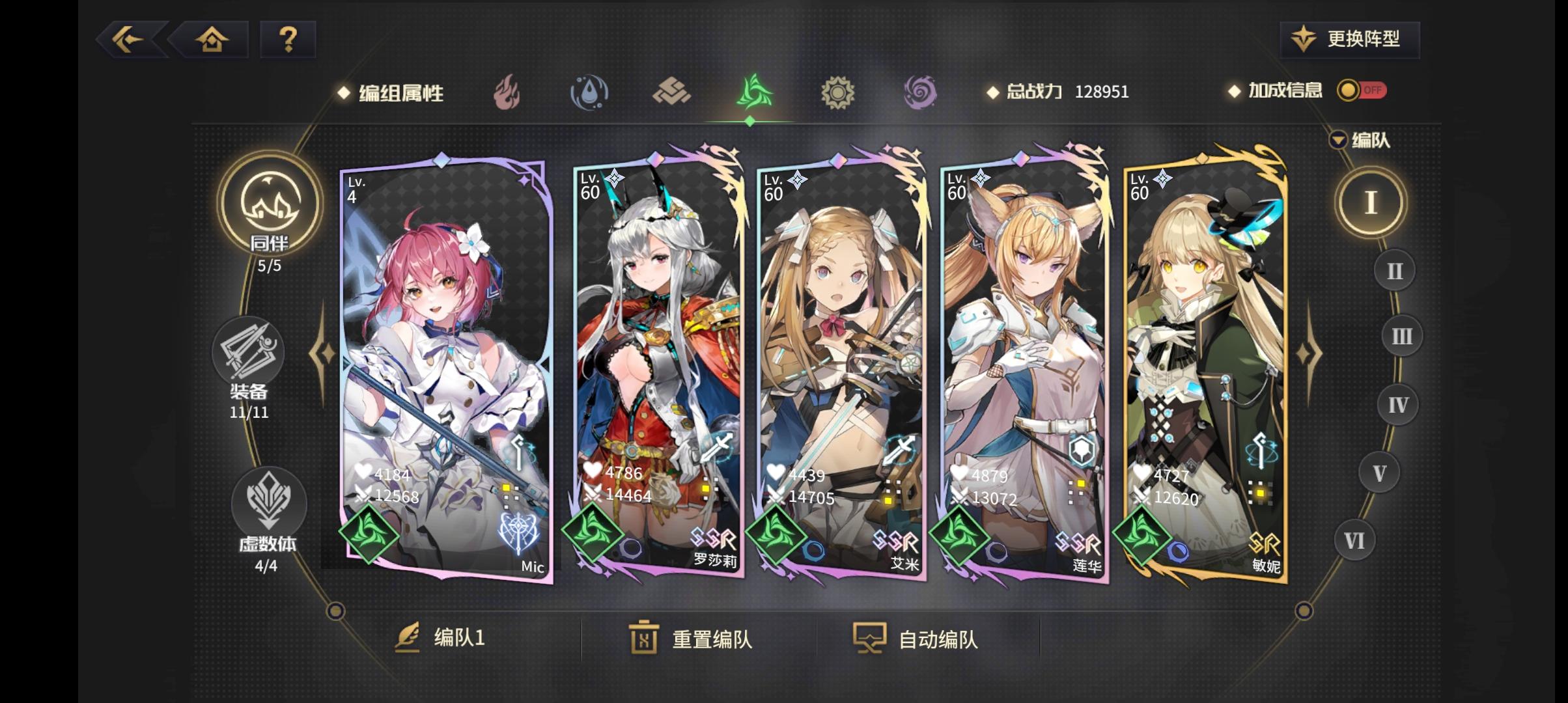The width and height of the screenshot is (1568, 703).
Task: Select the water element filter icon
Action: (x=588, y=92)
